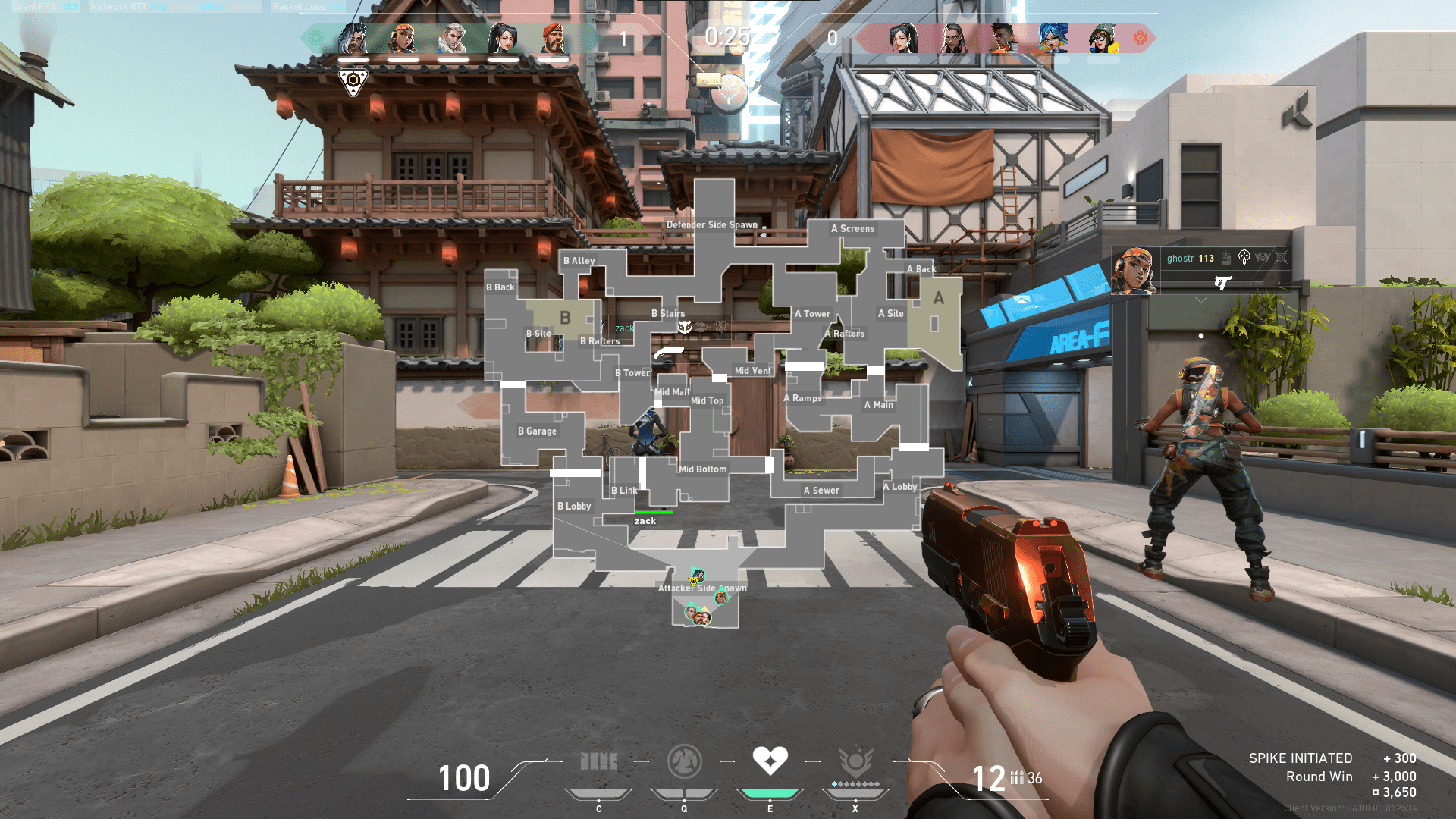1456x819 pixels.
Task: Click the B Garage label on the map
Action: click(x=536, y=431)
